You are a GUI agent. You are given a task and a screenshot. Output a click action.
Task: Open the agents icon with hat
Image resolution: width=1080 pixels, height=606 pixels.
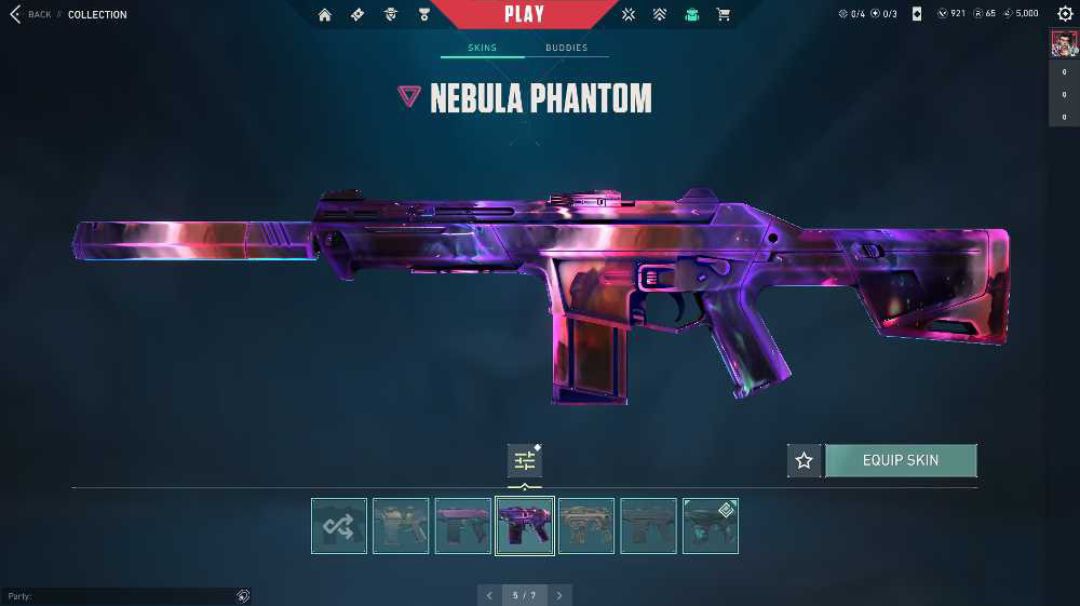tap(391, 15)
